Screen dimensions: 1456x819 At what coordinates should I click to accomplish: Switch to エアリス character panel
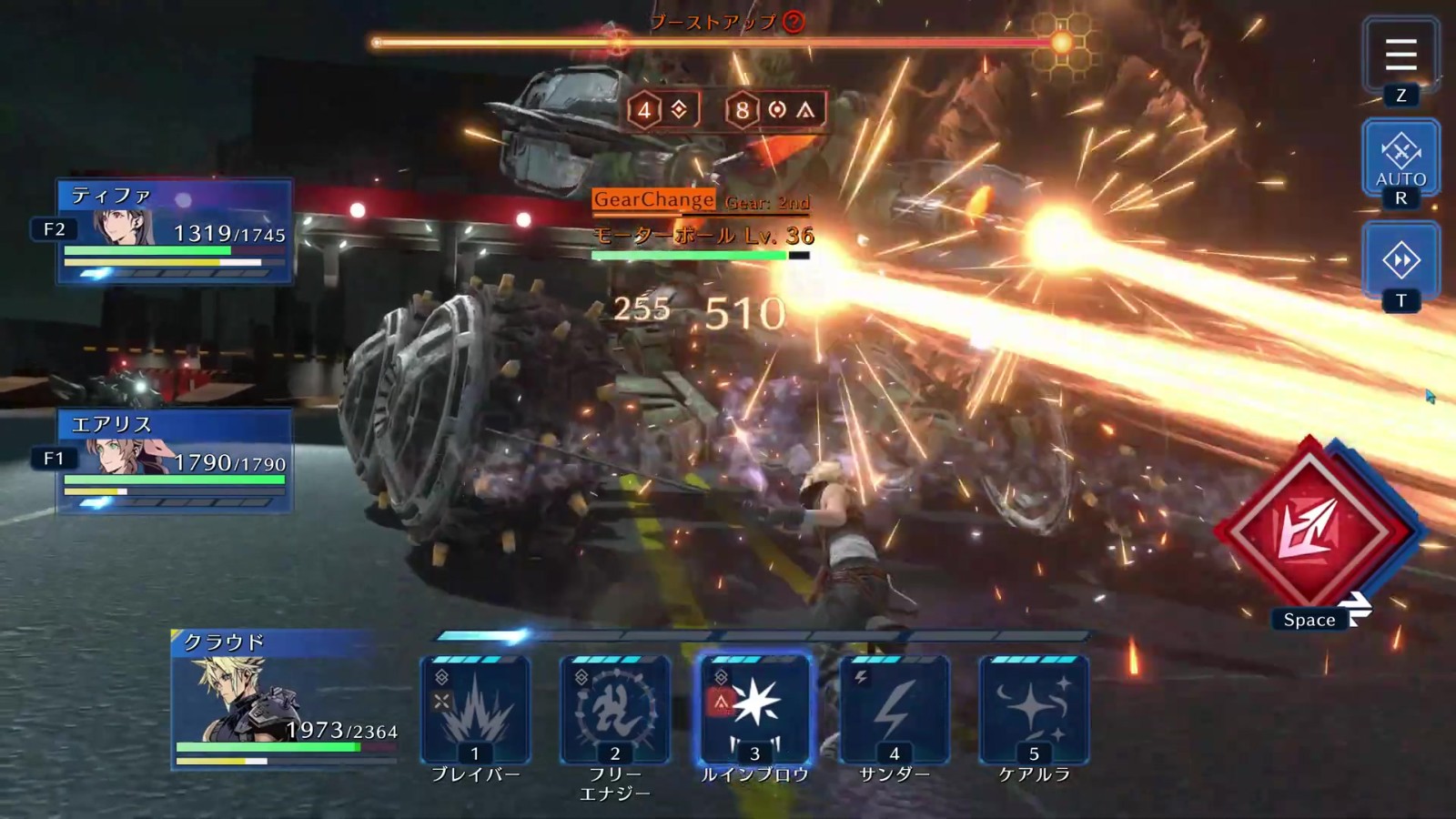[175, 460]
